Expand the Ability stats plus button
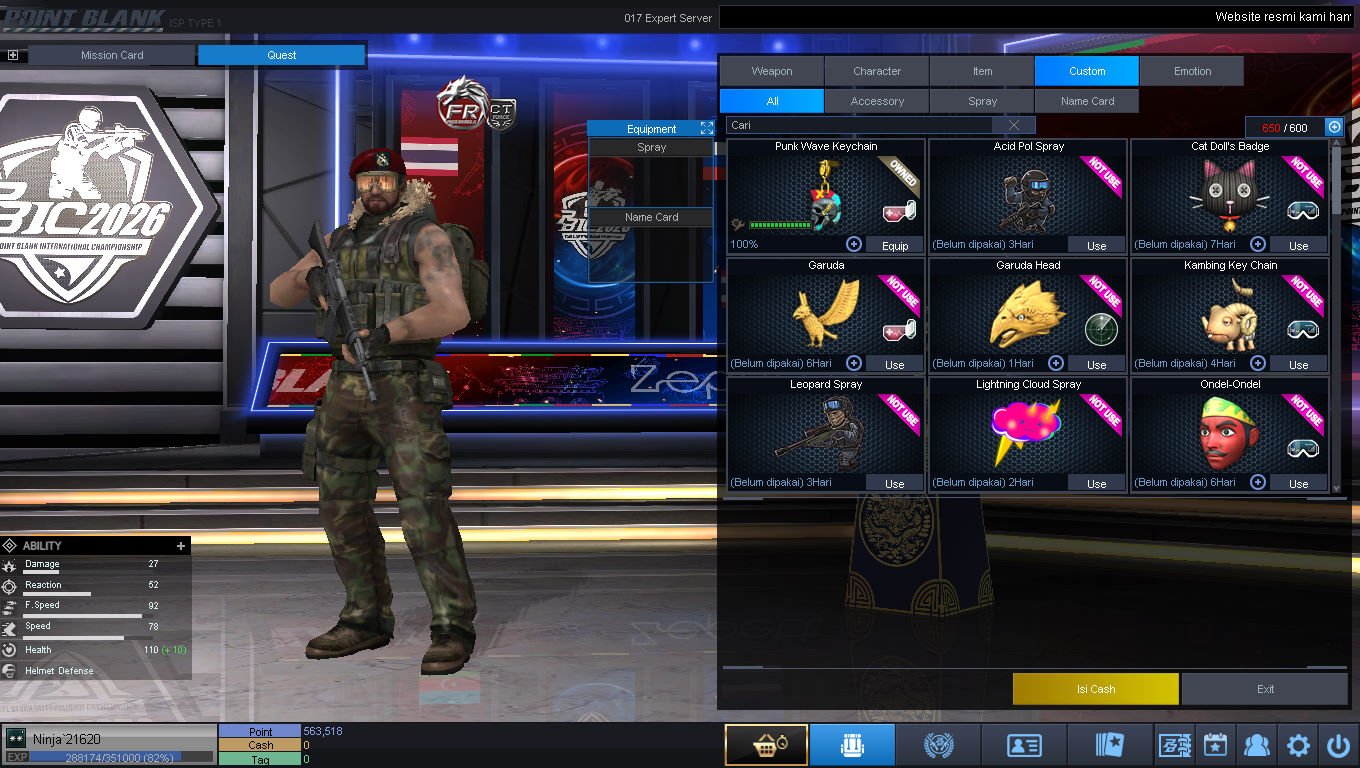 coord(181,546)
